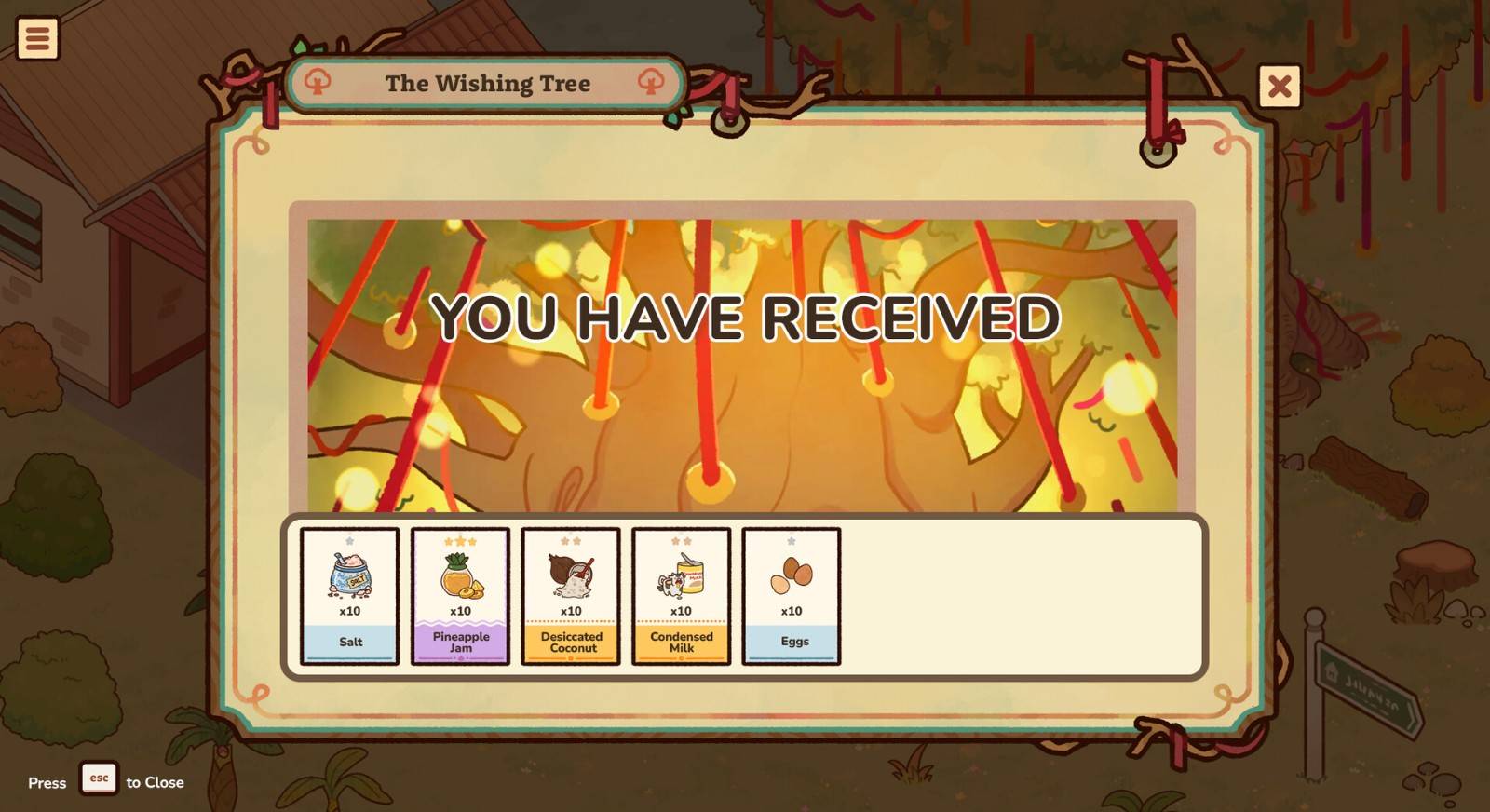Click the three-star rating on Pineapple Jam

pyautogui.click(x=460, y=541)
